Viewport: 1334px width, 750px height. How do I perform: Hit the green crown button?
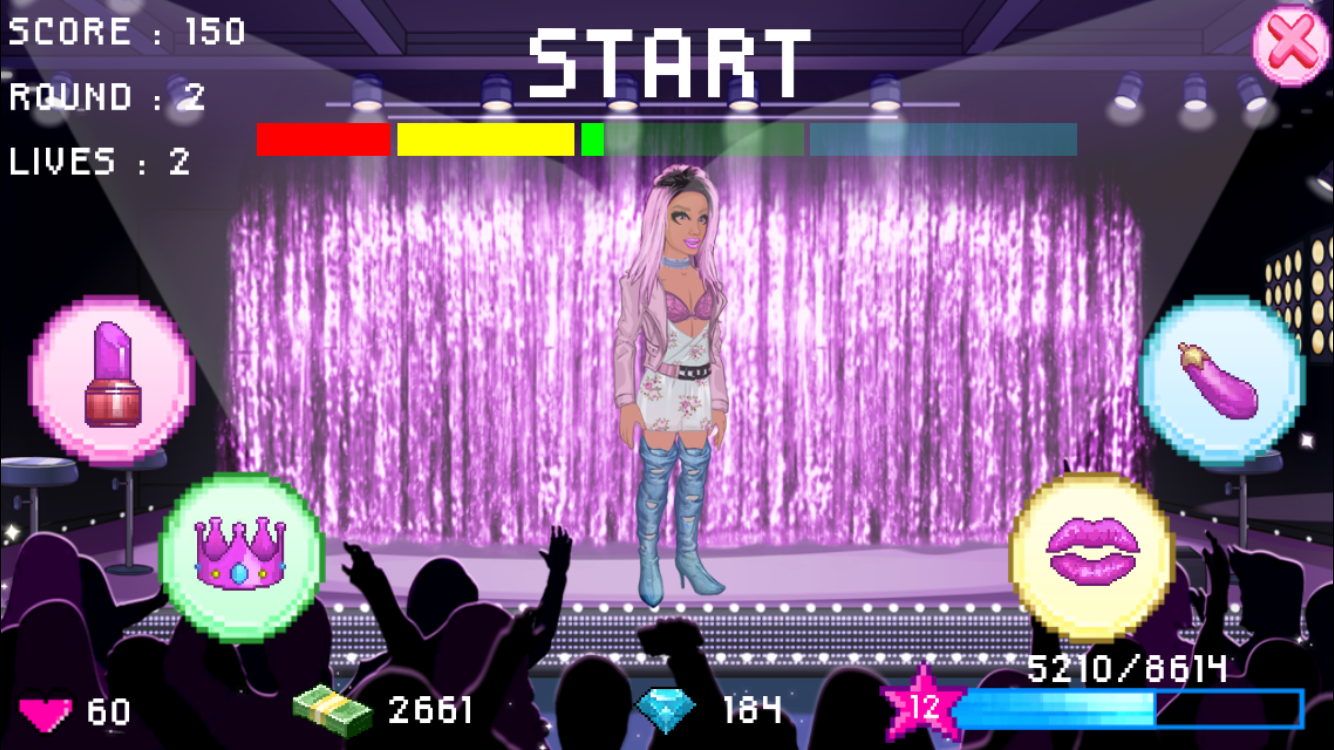tap(241, 557)
